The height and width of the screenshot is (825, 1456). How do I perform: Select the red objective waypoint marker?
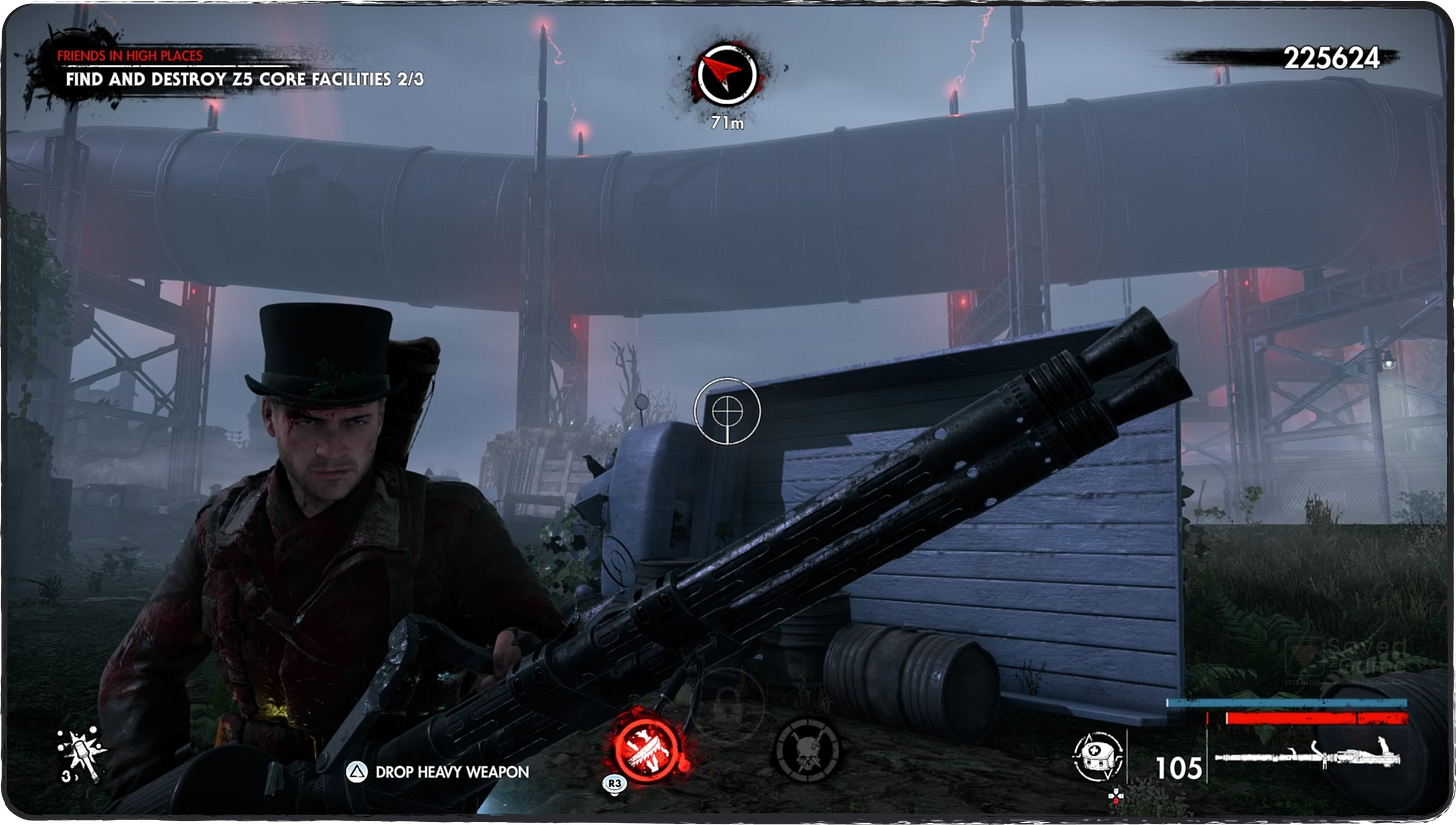click(727, 76)
